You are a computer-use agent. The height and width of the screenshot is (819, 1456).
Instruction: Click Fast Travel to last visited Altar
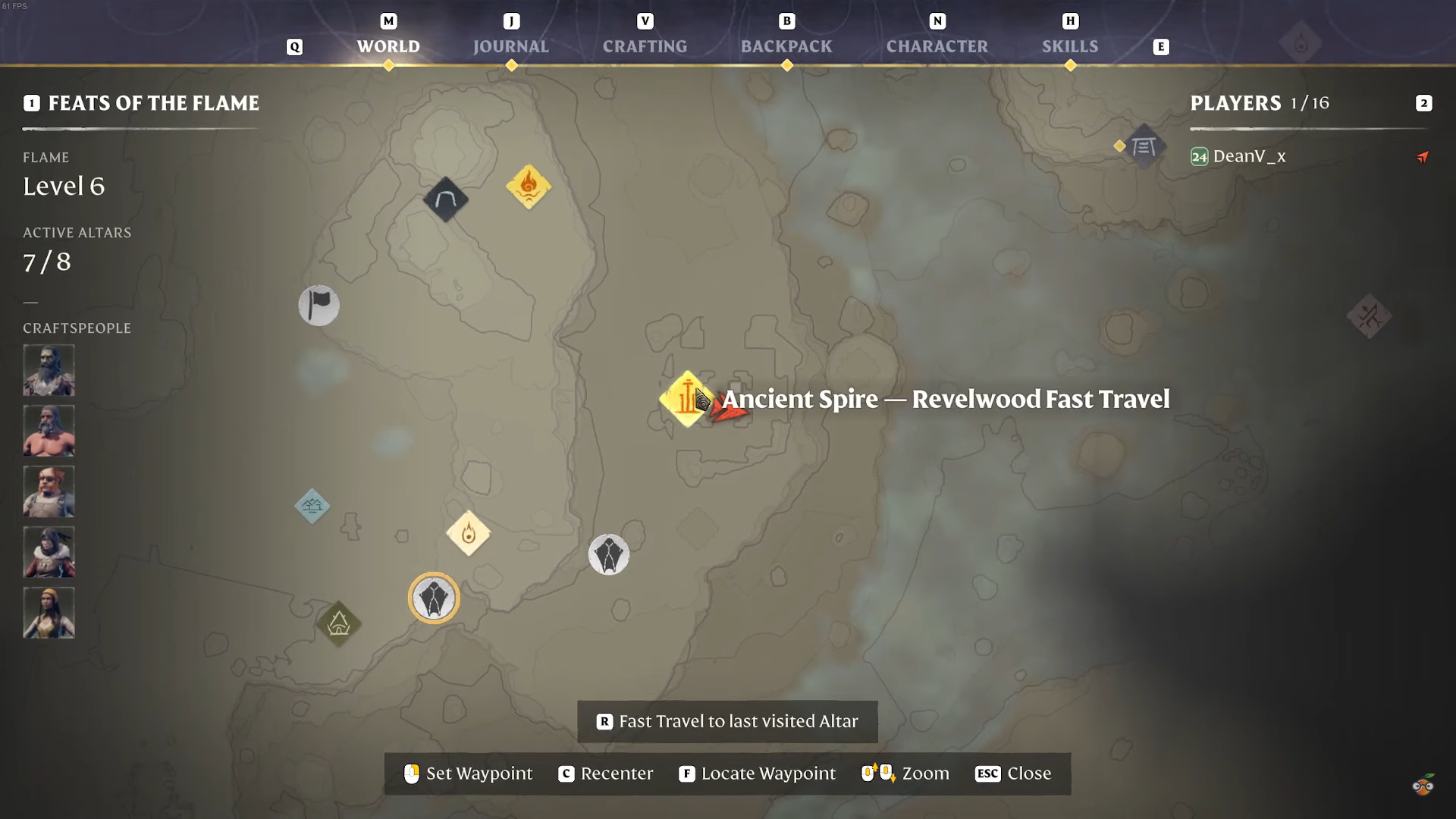[x=727, y=721]
